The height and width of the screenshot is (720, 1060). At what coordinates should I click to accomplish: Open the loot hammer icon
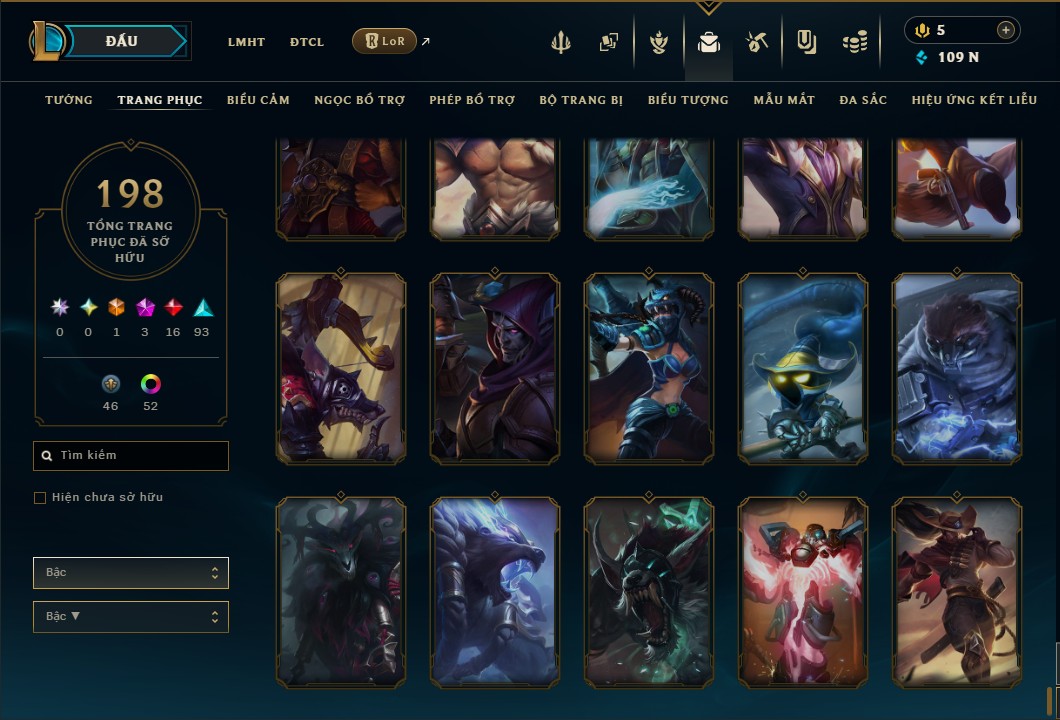coord(756,43)
